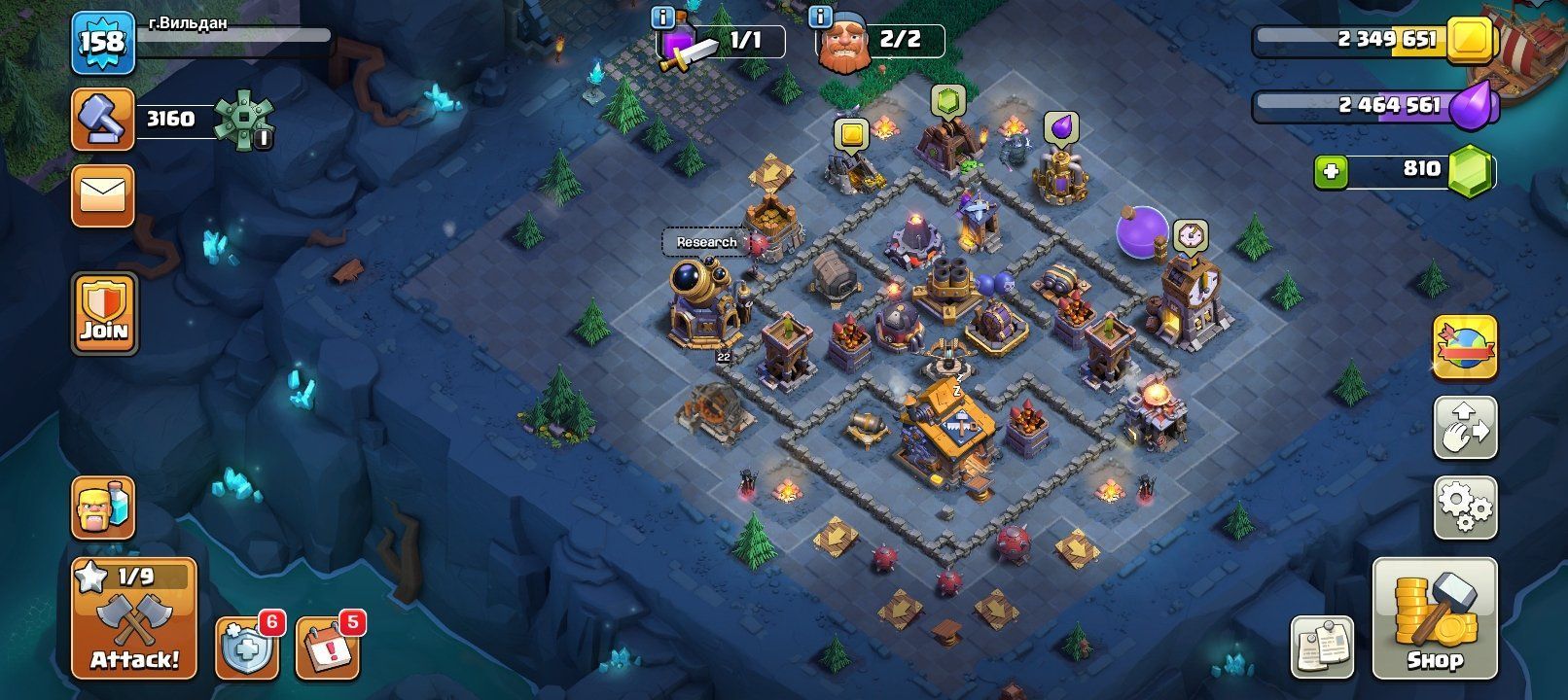Open the Join clan button
The width and height of the screenshot is (1568, 700).
(x=103, y=313)
